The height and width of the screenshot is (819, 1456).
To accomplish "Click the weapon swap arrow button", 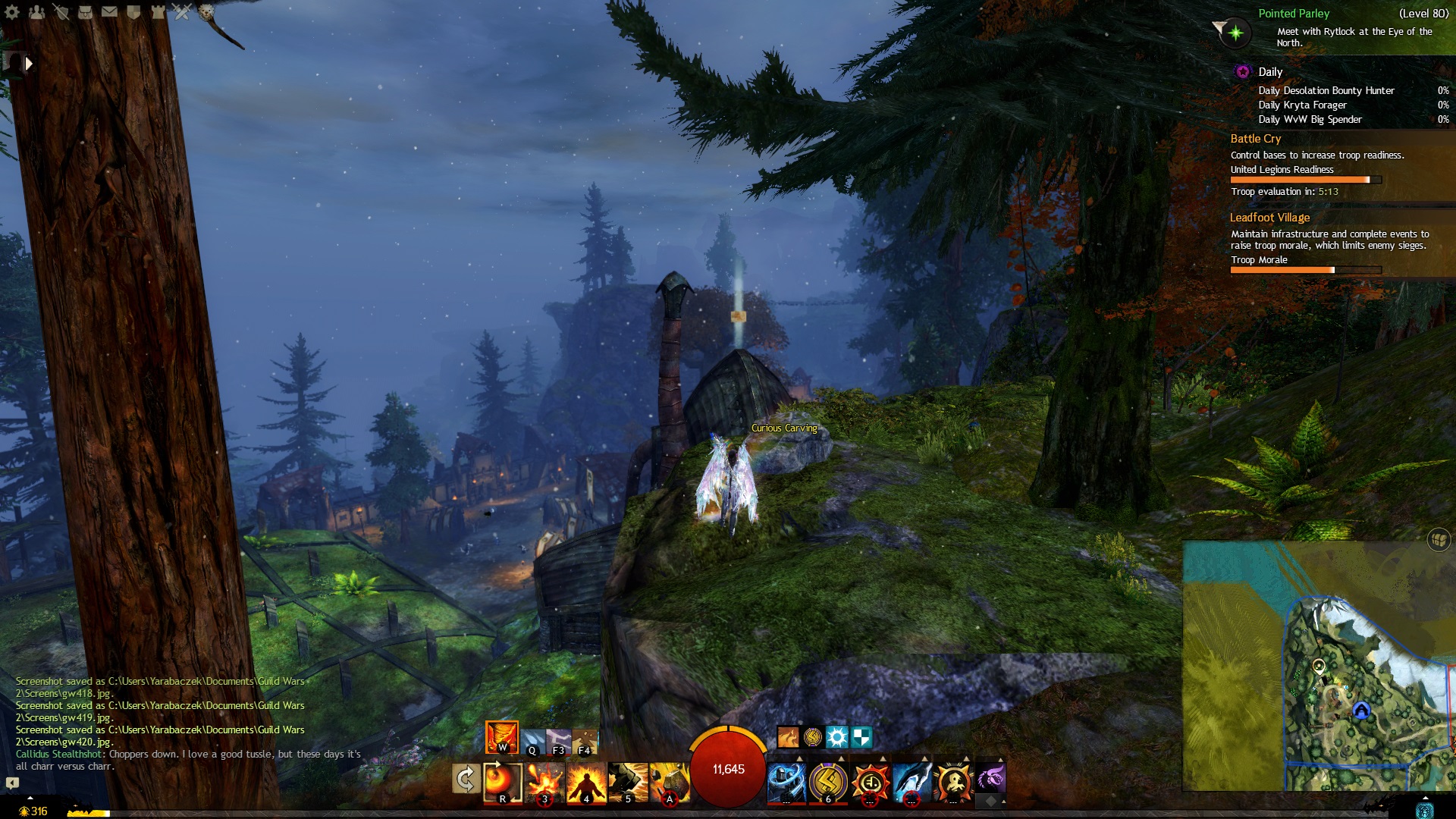I will click(x=466, y=779).
